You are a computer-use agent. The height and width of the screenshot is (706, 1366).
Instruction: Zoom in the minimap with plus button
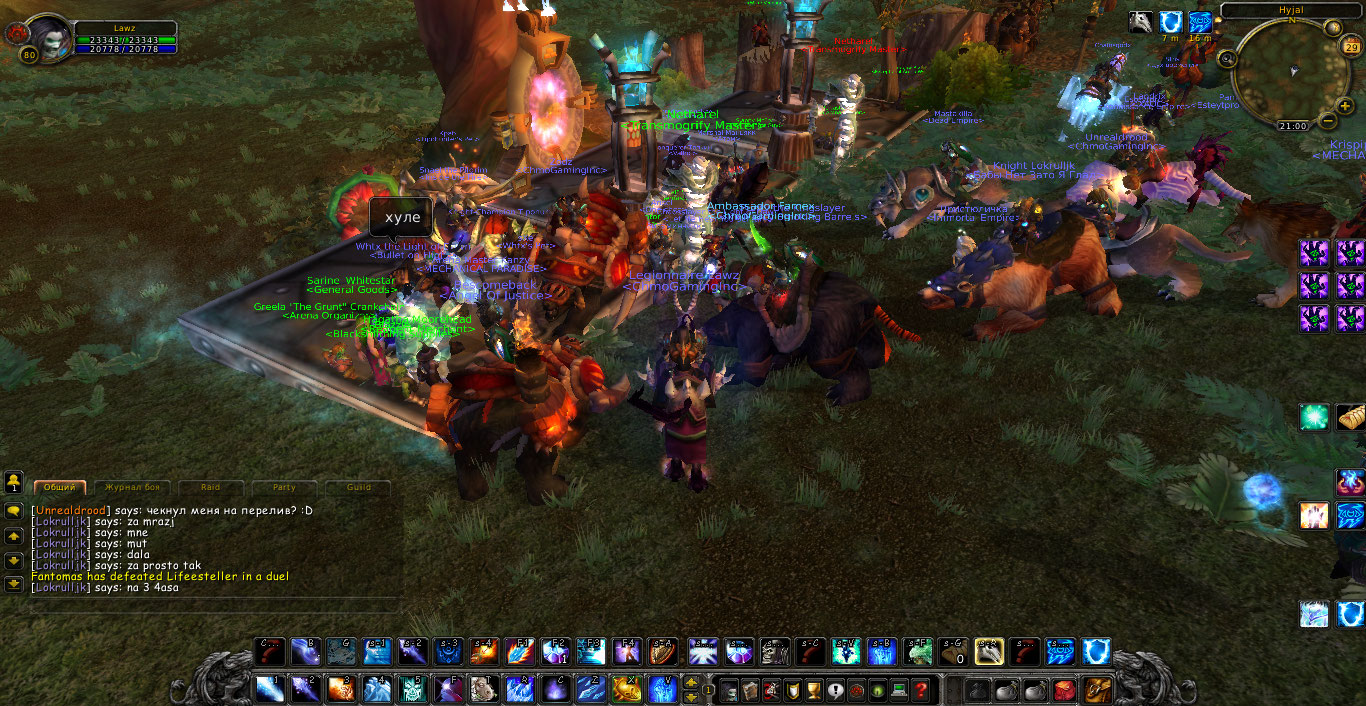tap(1346, 106)
